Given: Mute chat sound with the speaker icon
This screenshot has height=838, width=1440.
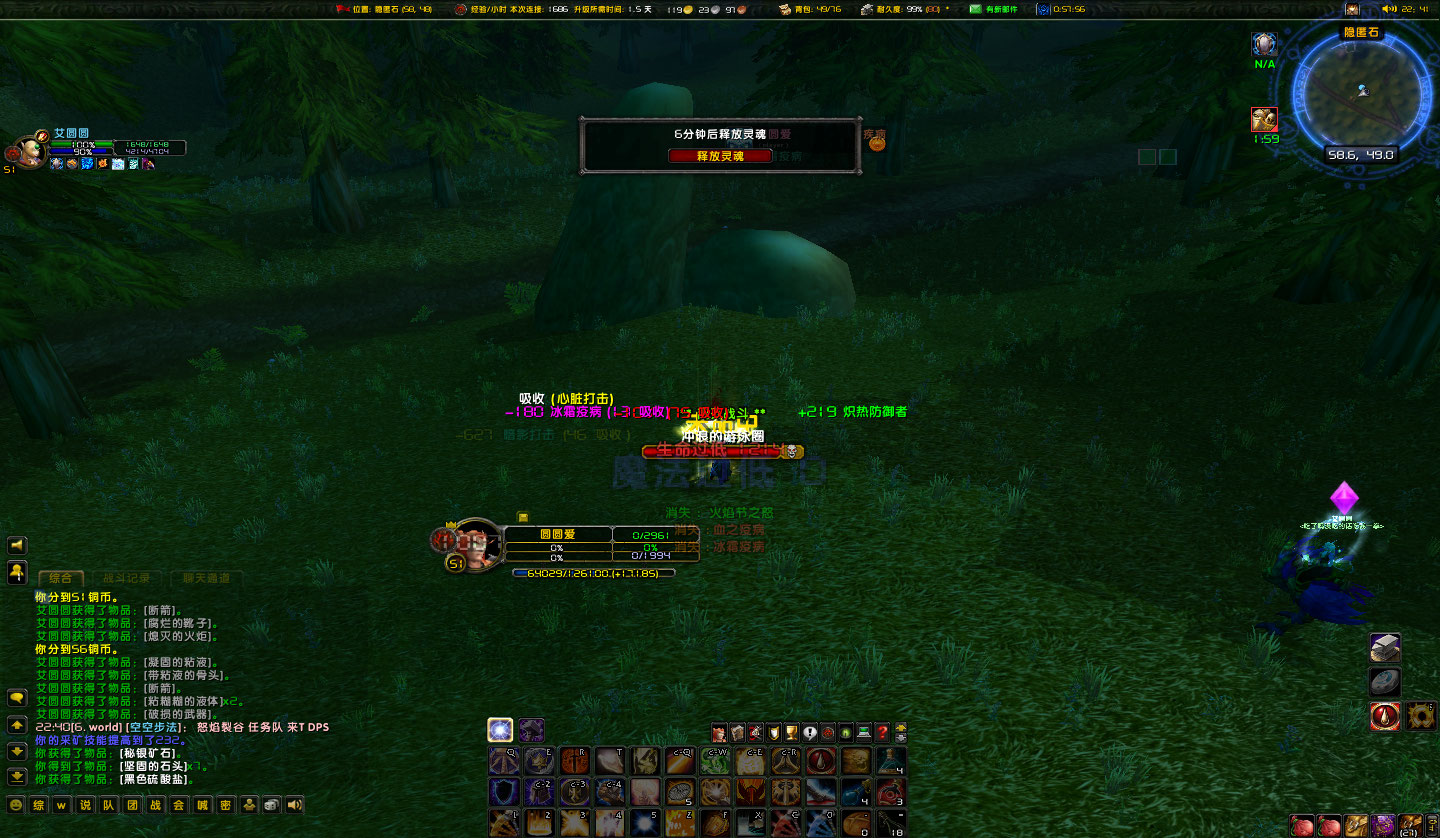Looking at the screenshot, I should coord(293,804).
